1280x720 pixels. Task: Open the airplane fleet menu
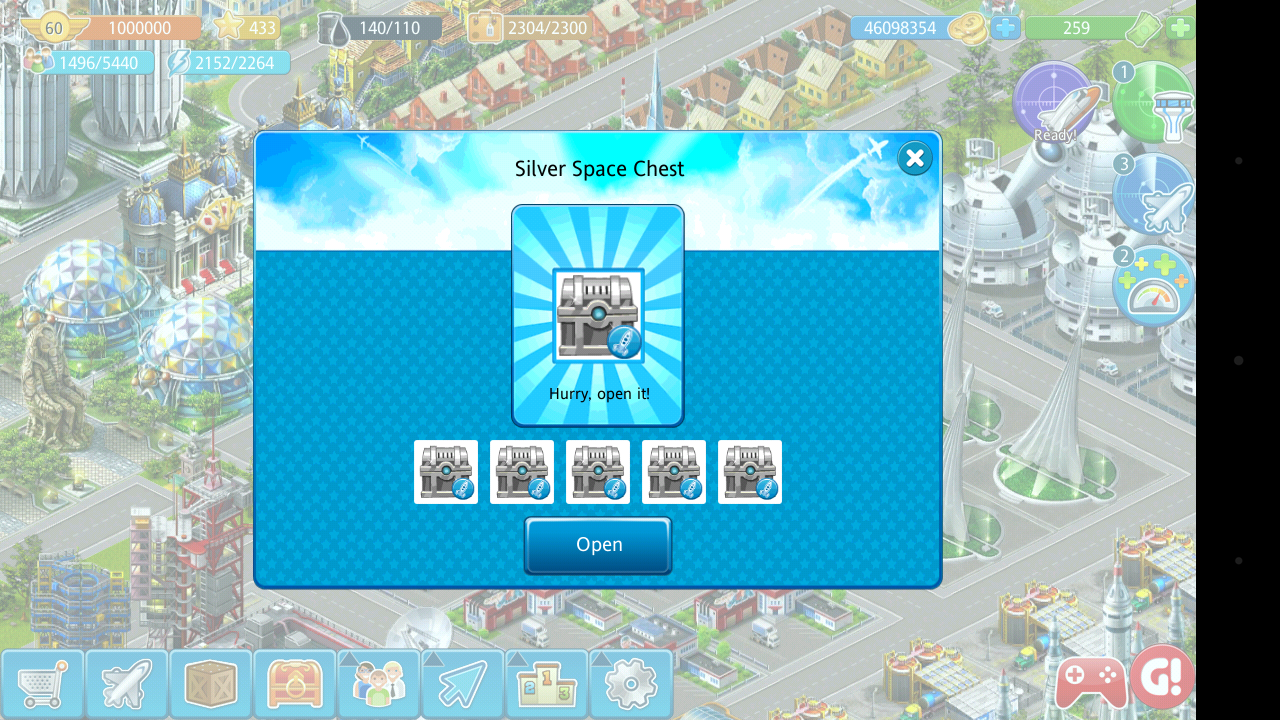(126, 684)
